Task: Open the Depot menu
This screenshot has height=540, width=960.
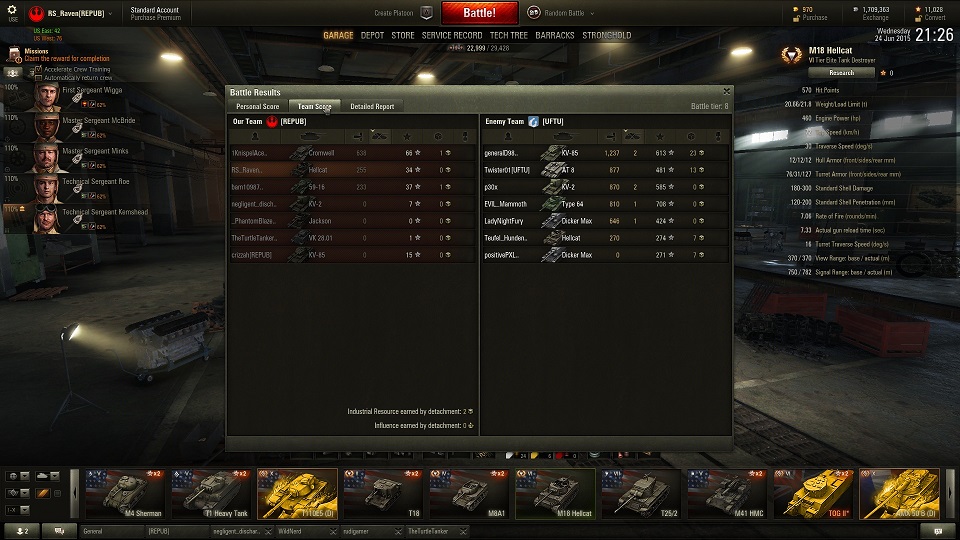Action: point(372,35)
